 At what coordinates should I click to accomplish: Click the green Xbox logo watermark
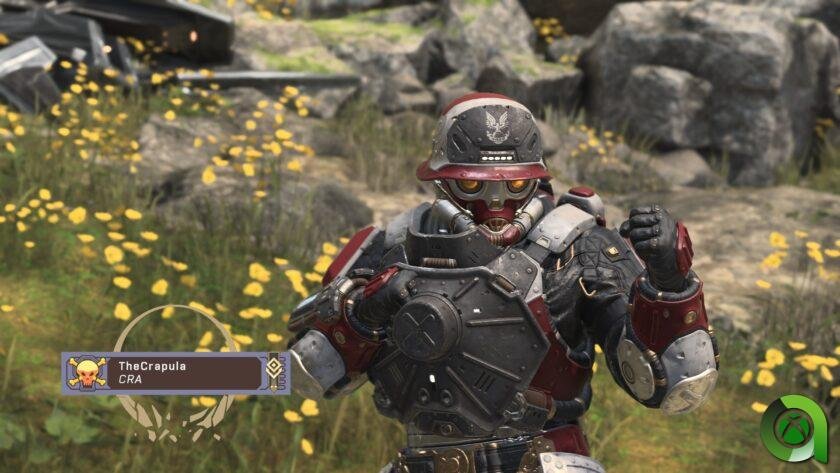pyautogui.click(x=797, y=430)
